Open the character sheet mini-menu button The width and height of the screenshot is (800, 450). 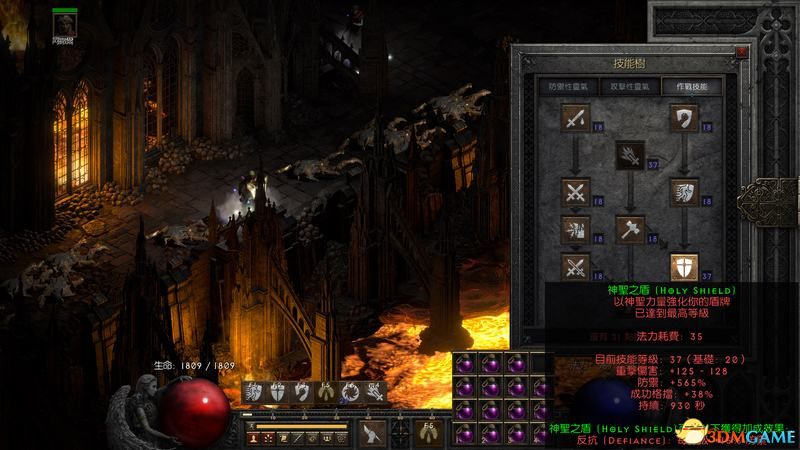coord(255,437)
